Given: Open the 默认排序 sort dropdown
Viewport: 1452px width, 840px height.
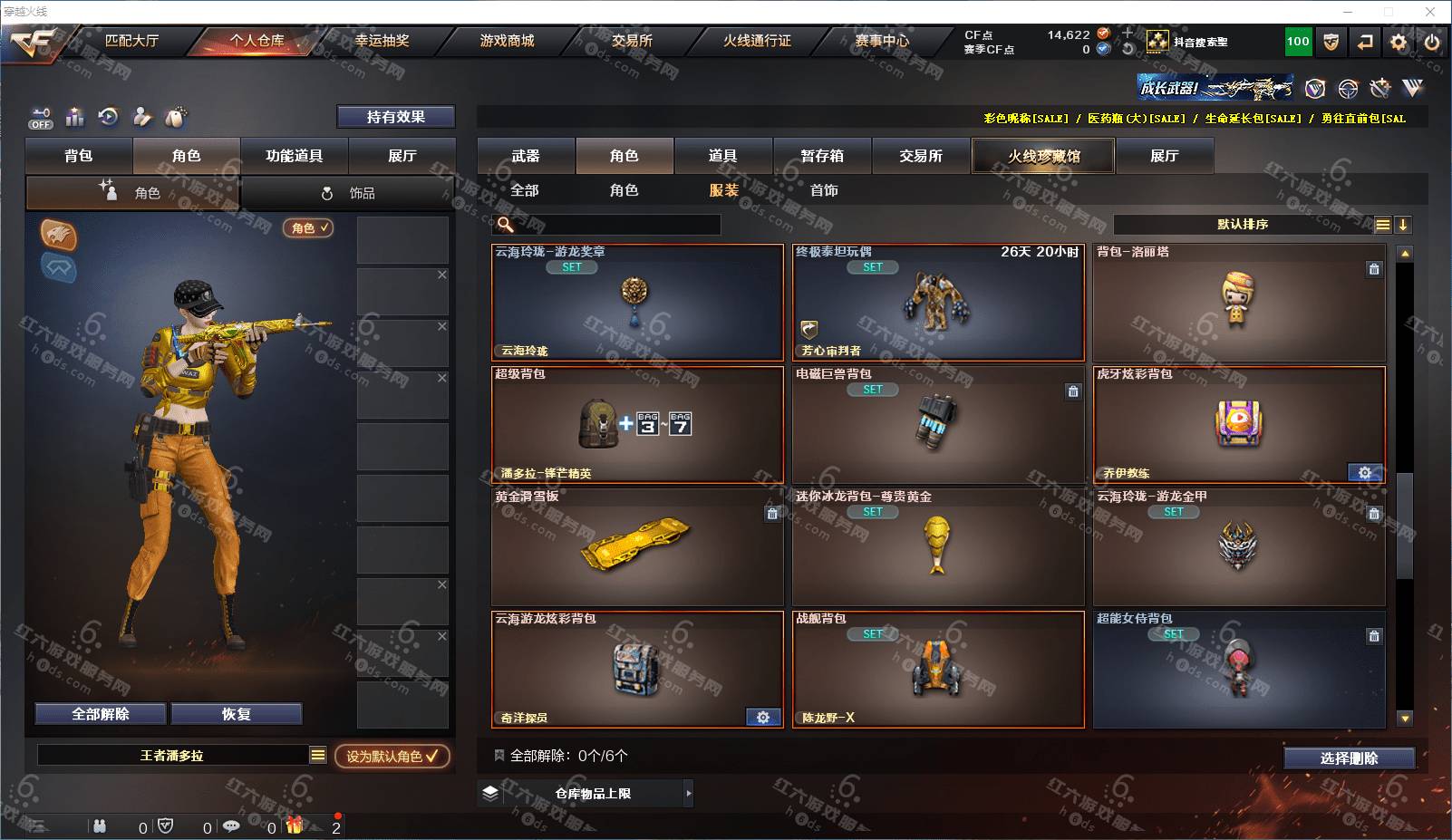Looking at the screenshot, I should [x=1242, y=225].
